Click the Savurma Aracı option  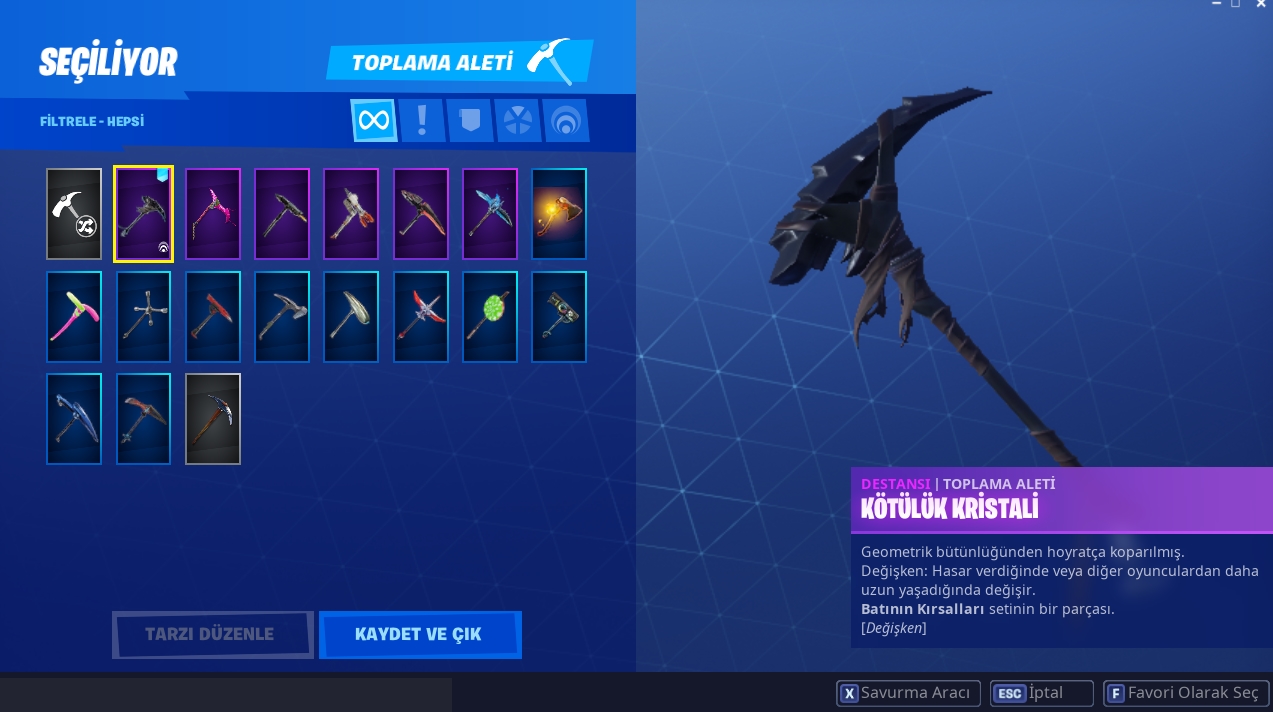(x=908, y=693)
